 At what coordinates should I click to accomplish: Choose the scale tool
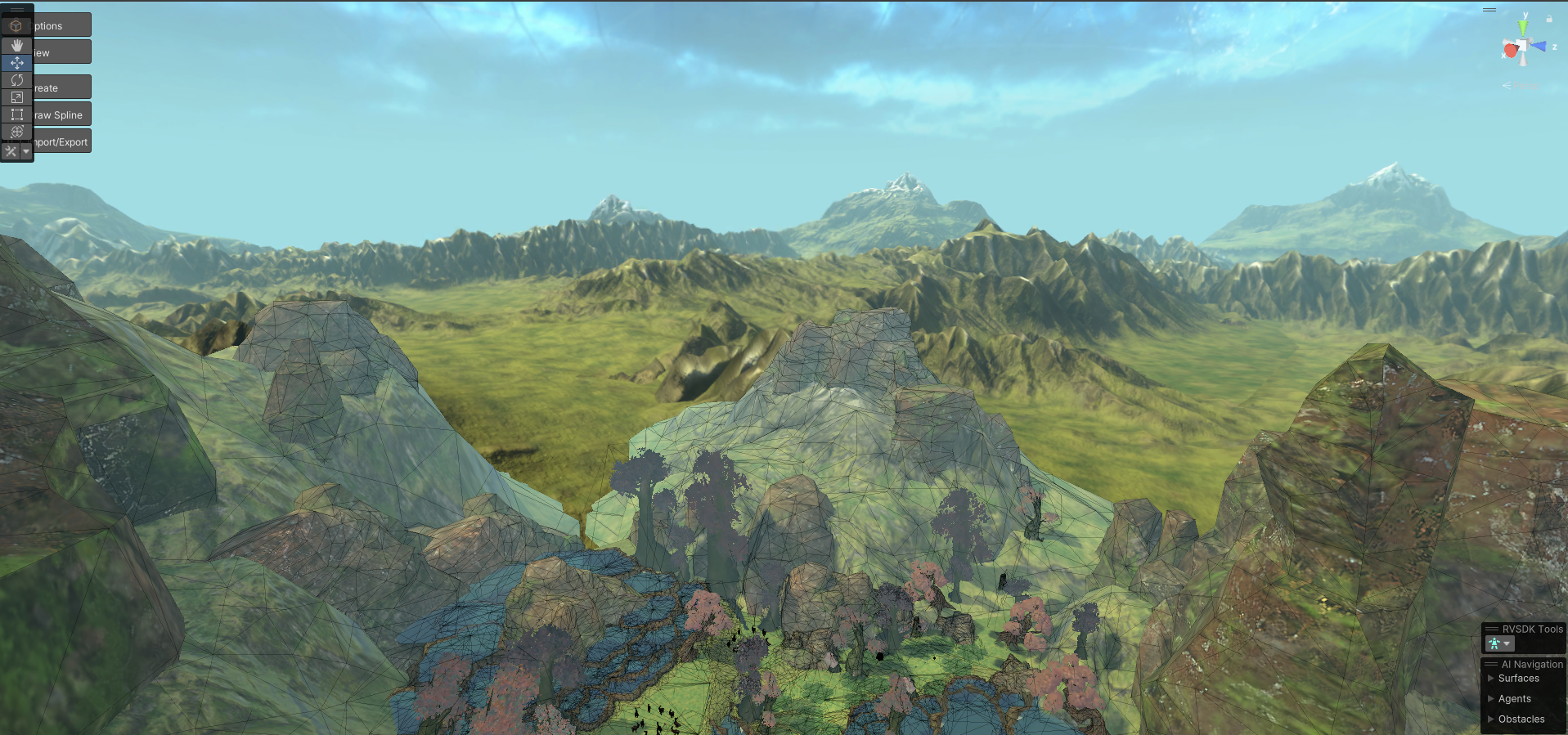tap(16, 97)
